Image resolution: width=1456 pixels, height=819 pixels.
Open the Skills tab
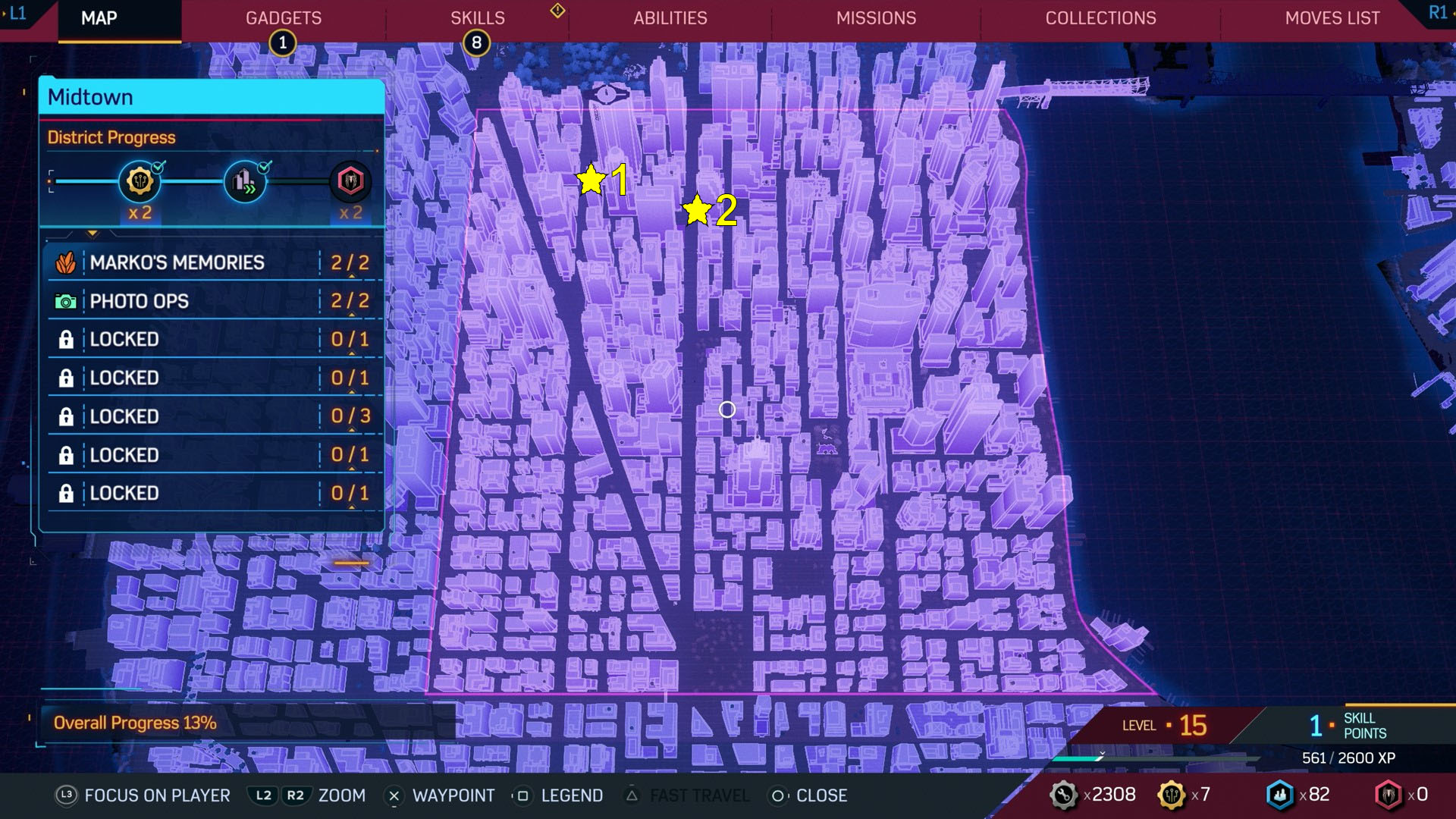coord(477,18)
